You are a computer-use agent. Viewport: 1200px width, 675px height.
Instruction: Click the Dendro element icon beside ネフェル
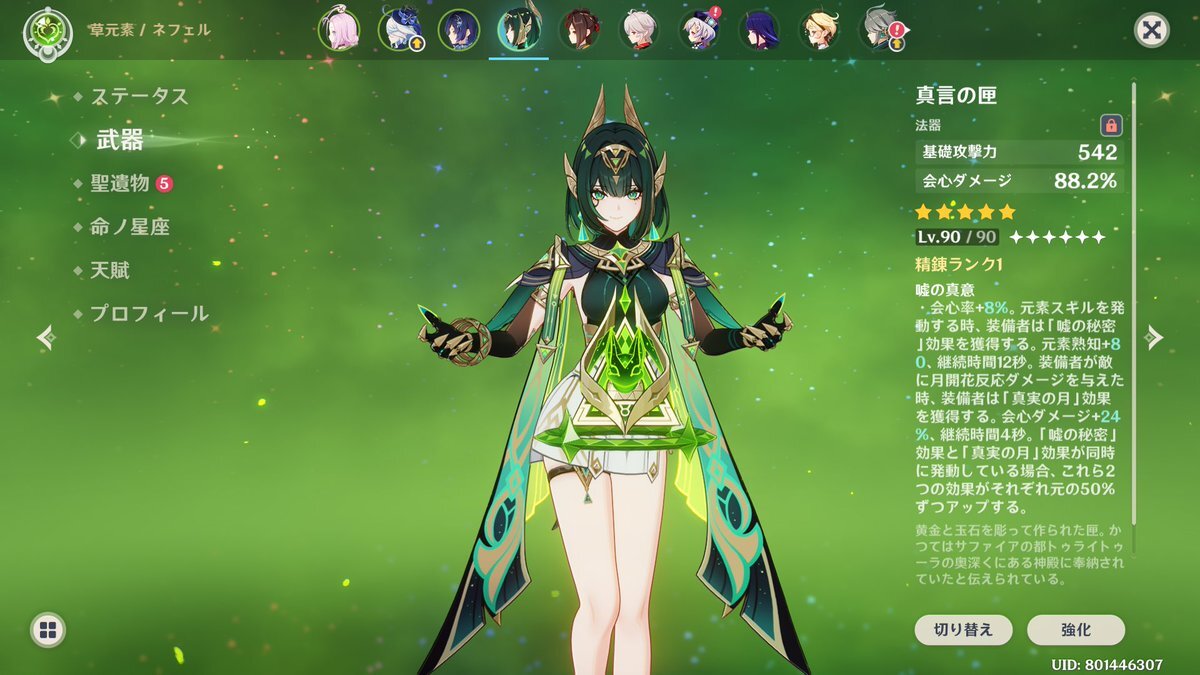pyautogui.click(x=43, y=30)
